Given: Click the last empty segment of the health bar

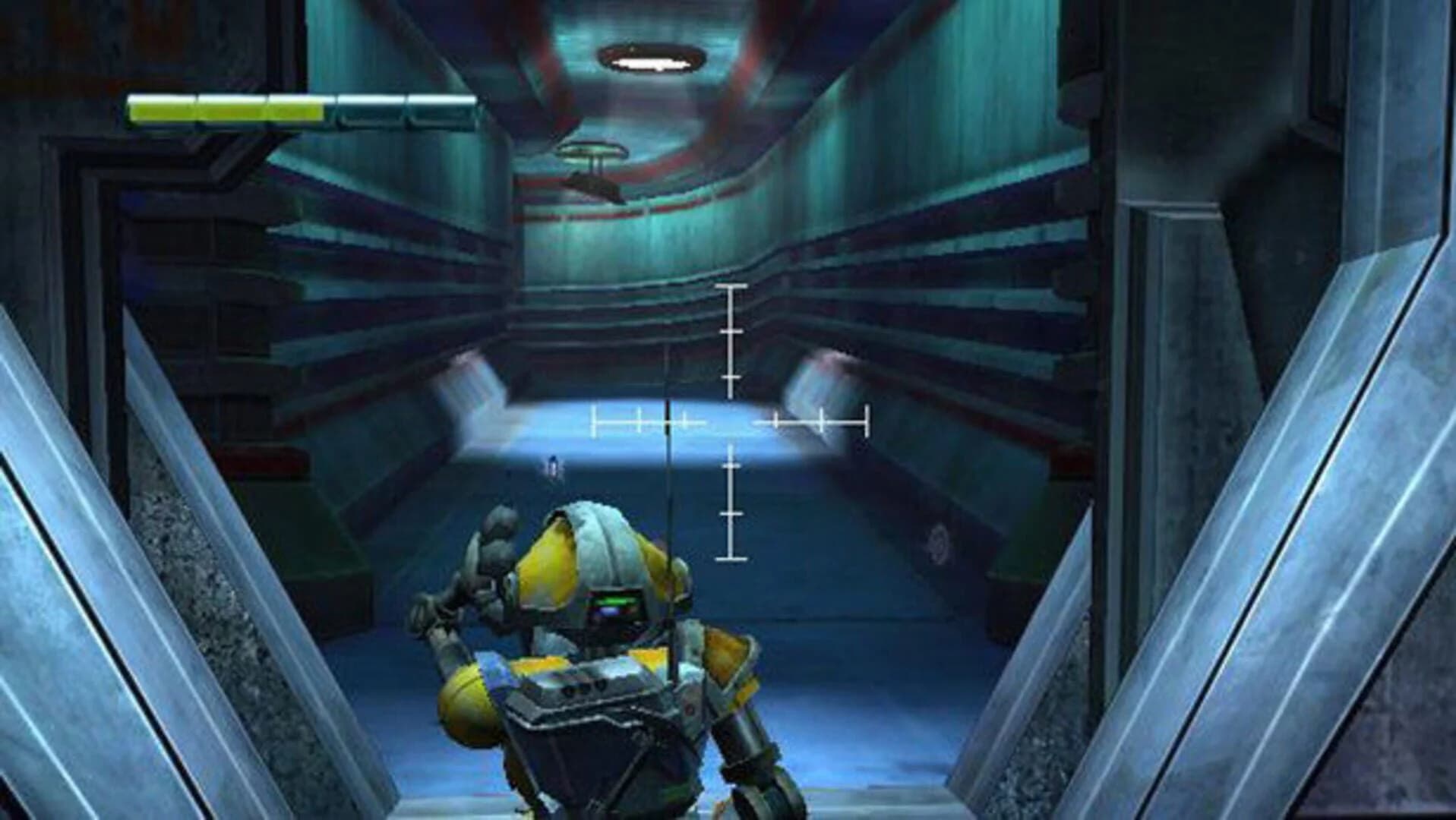Looking at the screenshot, I should 441,106.
